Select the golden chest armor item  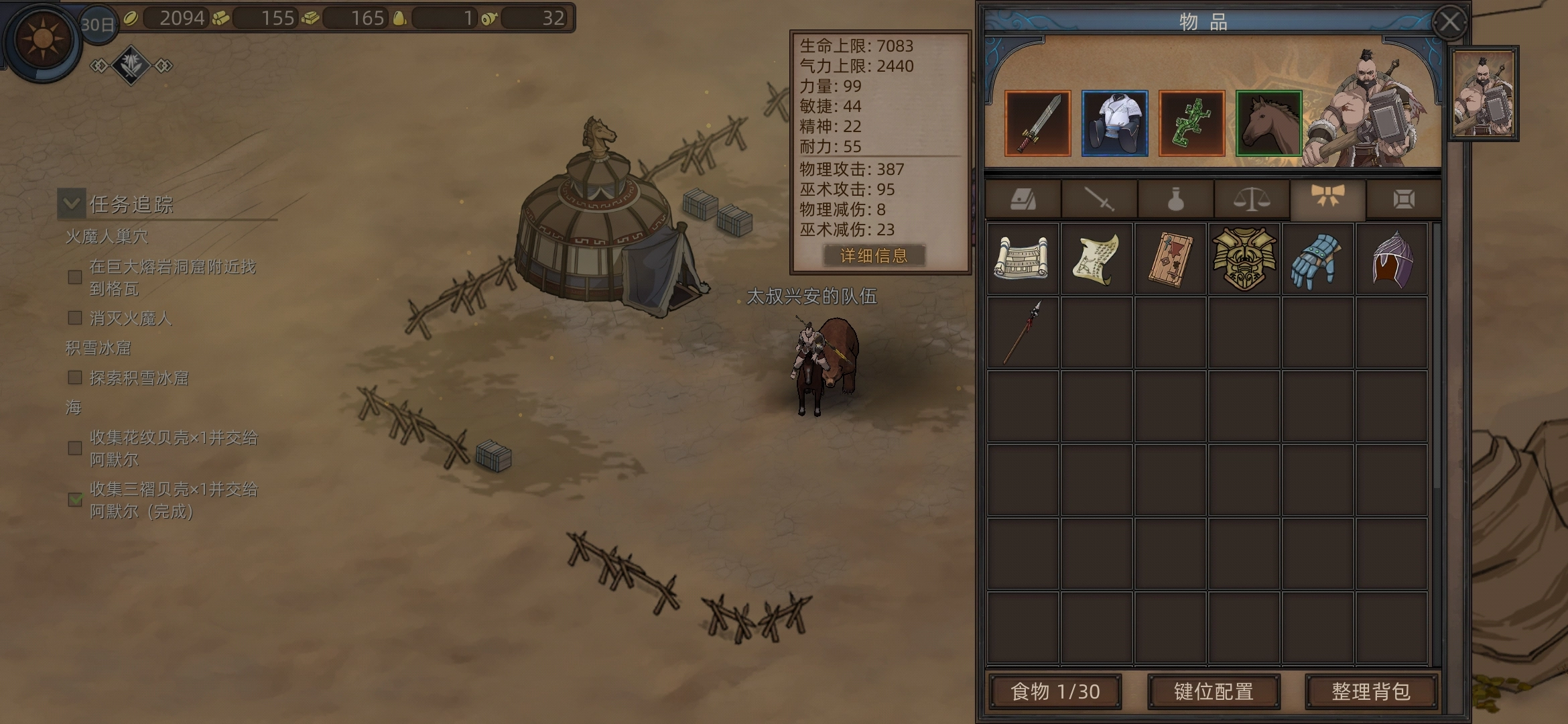pos(1244,259)
